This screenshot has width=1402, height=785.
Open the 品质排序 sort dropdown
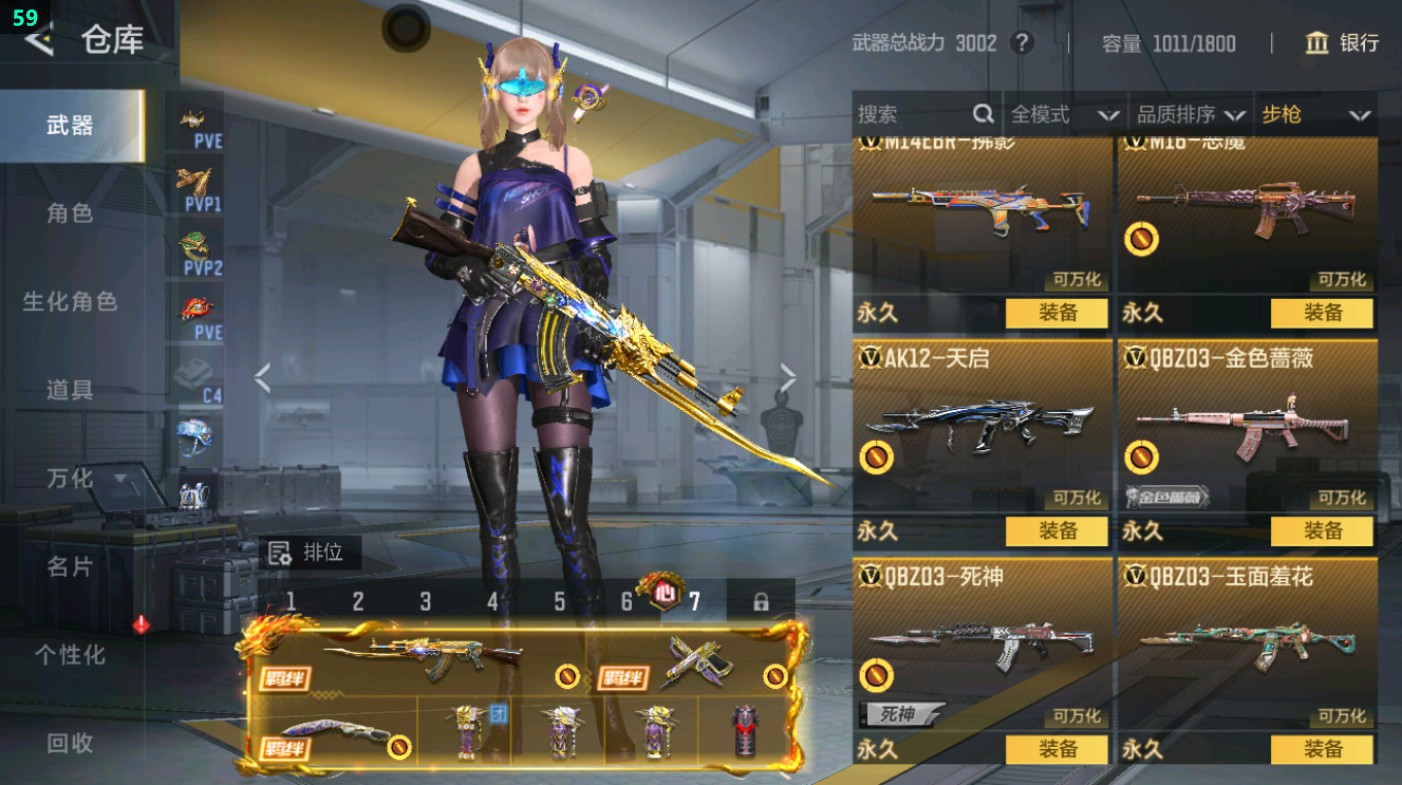click(1191, 115)
